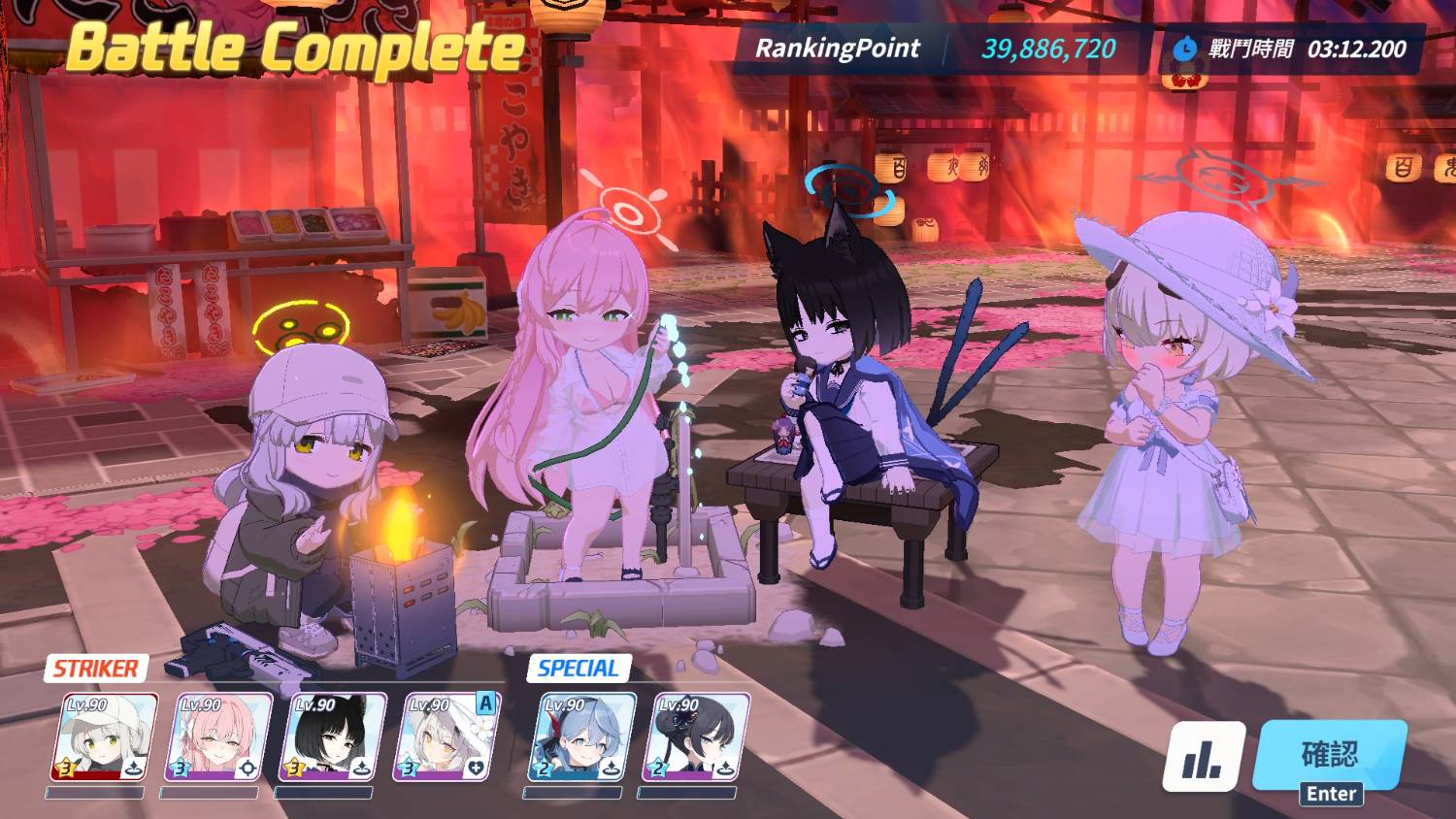Select the white-cap striker portrait
The width and height of the screenshot is (1456, 819).
(x=103, y=737)
